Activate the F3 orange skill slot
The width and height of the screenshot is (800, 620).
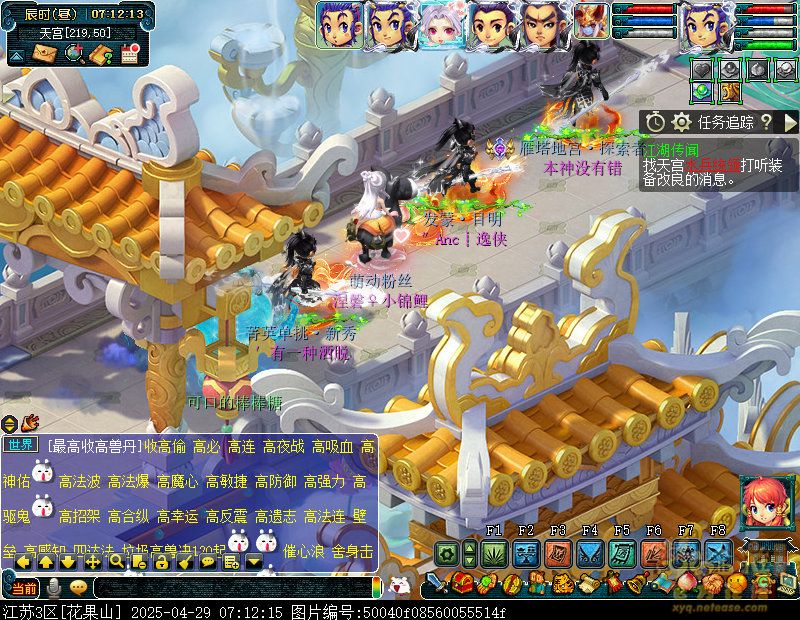(x=558, y=553)
